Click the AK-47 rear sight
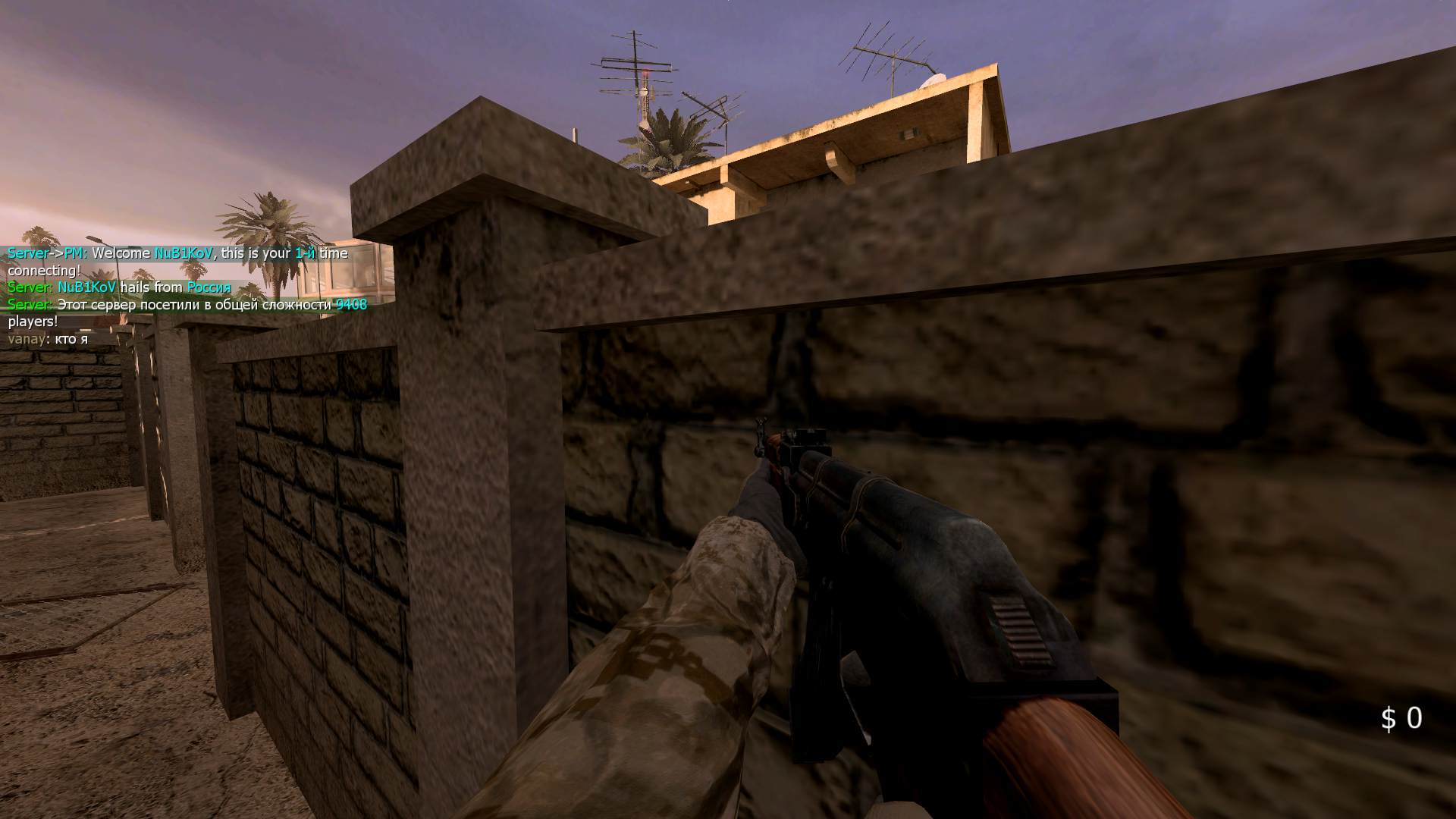The image size is (1456, 819). click(x=811, y=440)
